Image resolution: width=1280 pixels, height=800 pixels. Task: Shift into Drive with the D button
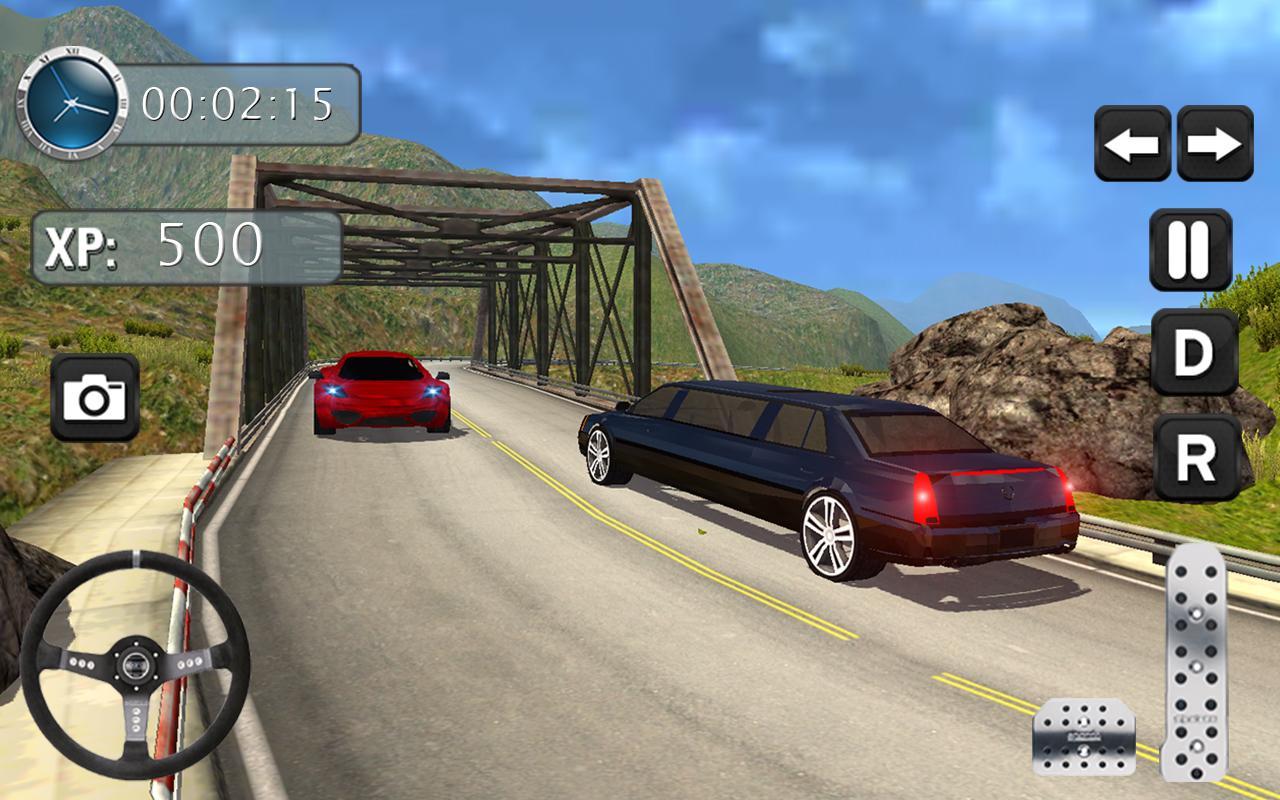(1194, 352)
